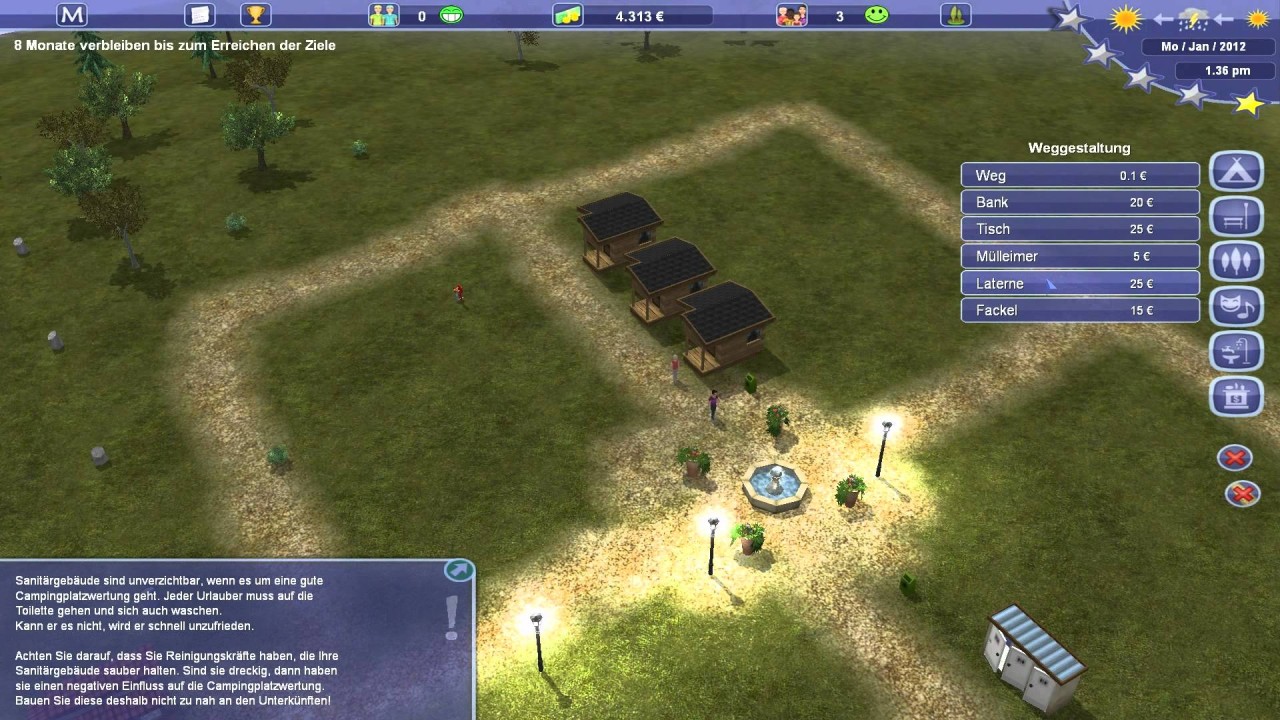Open the notepad icon in top bar
Image resolution: width=1280 pixels, height=720 pixels.
tap(200, 15)
